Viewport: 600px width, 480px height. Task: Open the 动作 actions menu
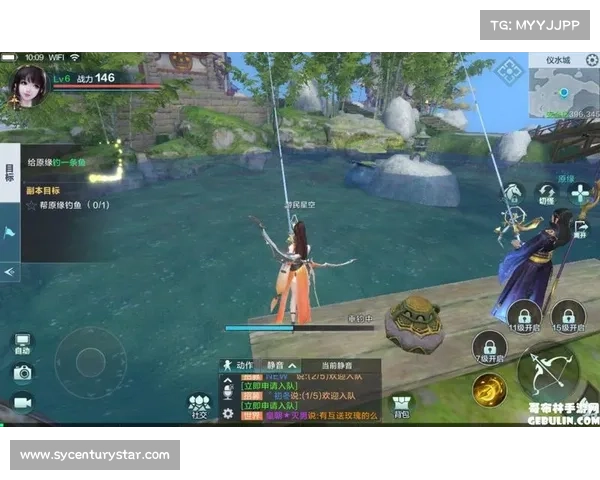click(x=239, y=366)
